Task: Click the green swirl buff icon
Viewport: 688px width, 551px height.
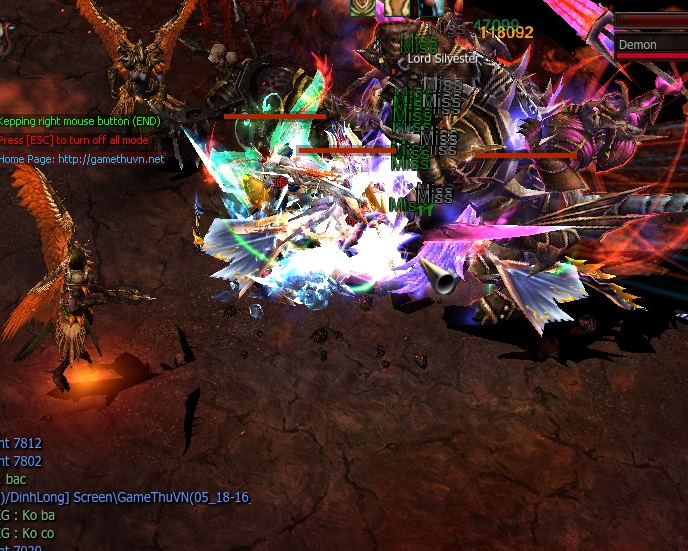Action: (362, 8)
